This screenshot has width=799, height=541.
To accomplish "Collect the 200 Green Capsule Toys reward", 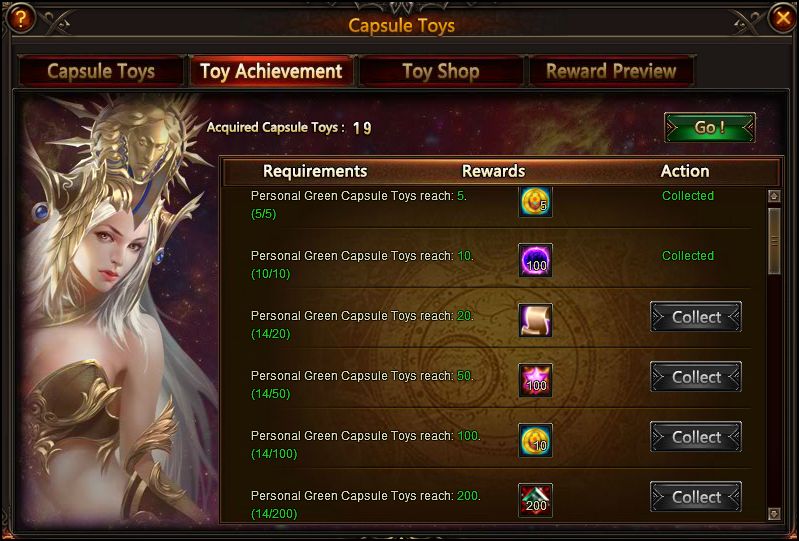I will pos(696,497).
